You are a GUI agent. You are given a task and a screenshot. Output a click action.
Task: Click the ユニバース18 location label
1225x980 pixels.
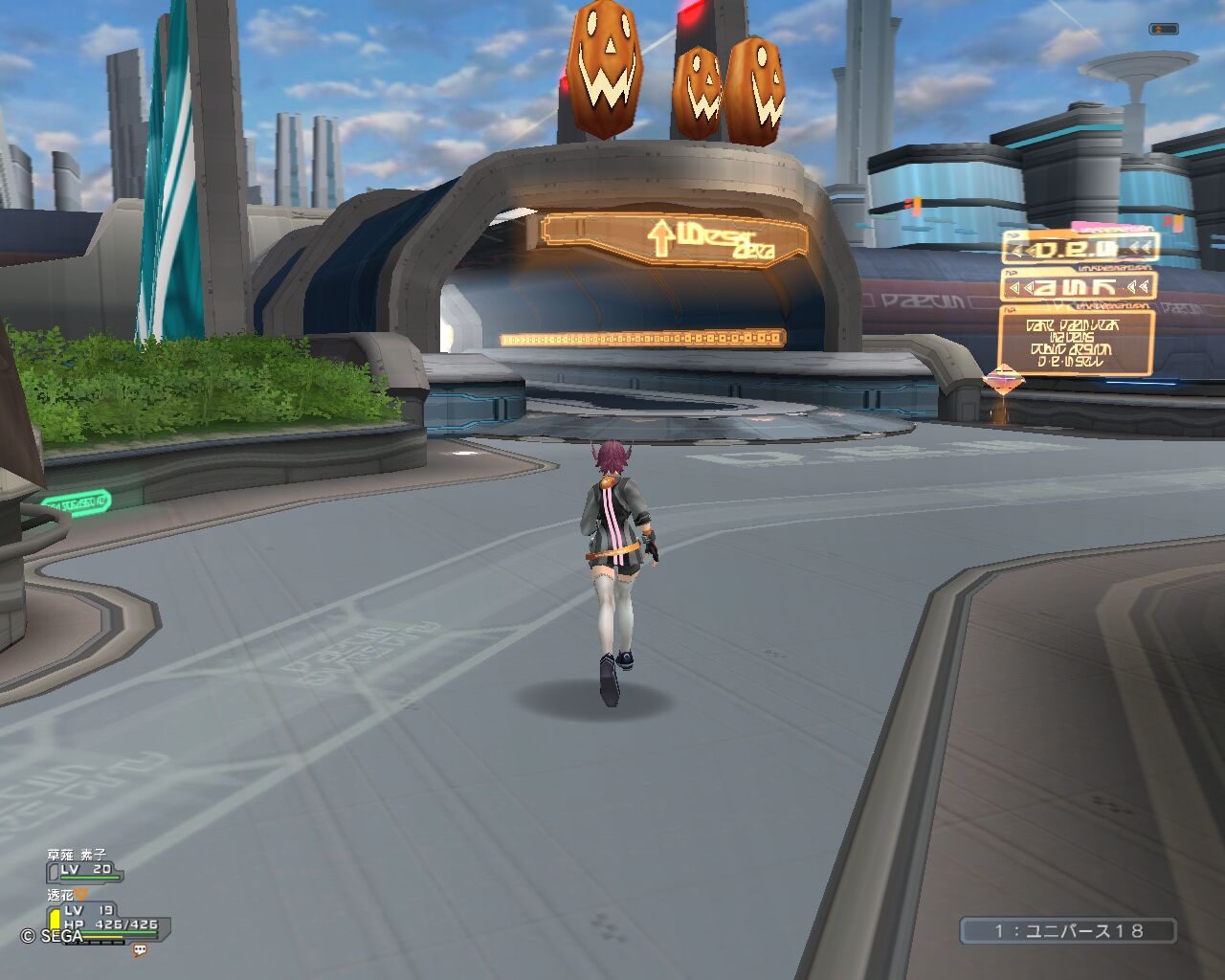point(1068,930)
